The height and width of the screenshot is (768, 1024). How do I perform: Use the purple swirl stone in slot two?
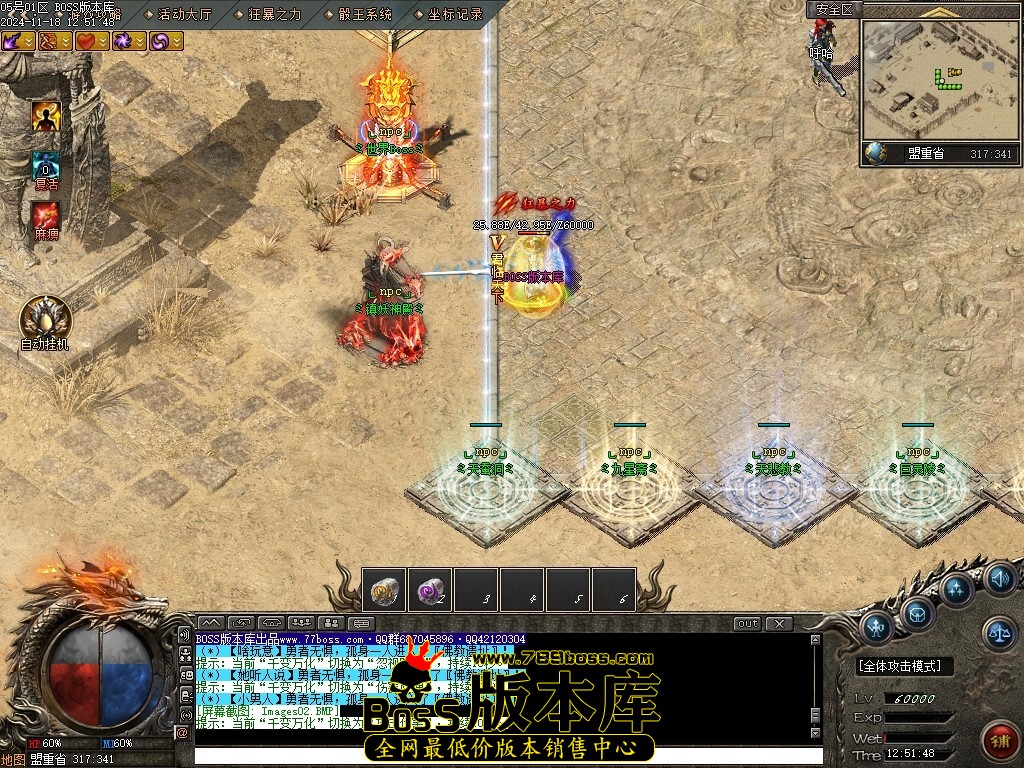[430, 590]
